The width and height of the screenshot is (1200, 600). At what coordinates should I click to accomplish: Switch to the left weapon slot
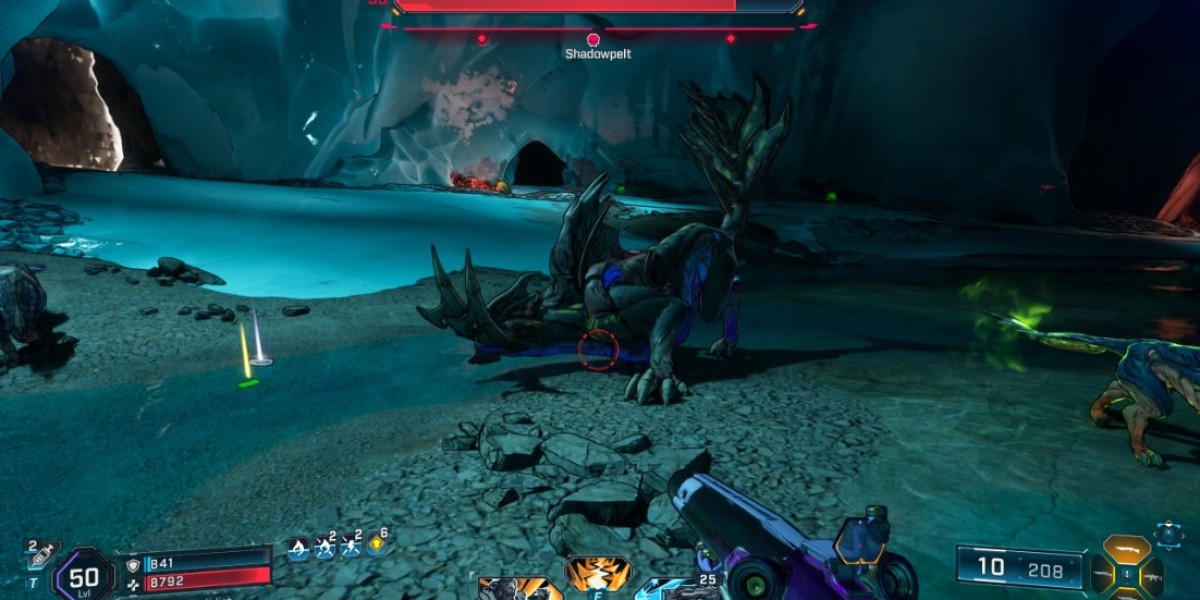click(x=1103, y=575)
